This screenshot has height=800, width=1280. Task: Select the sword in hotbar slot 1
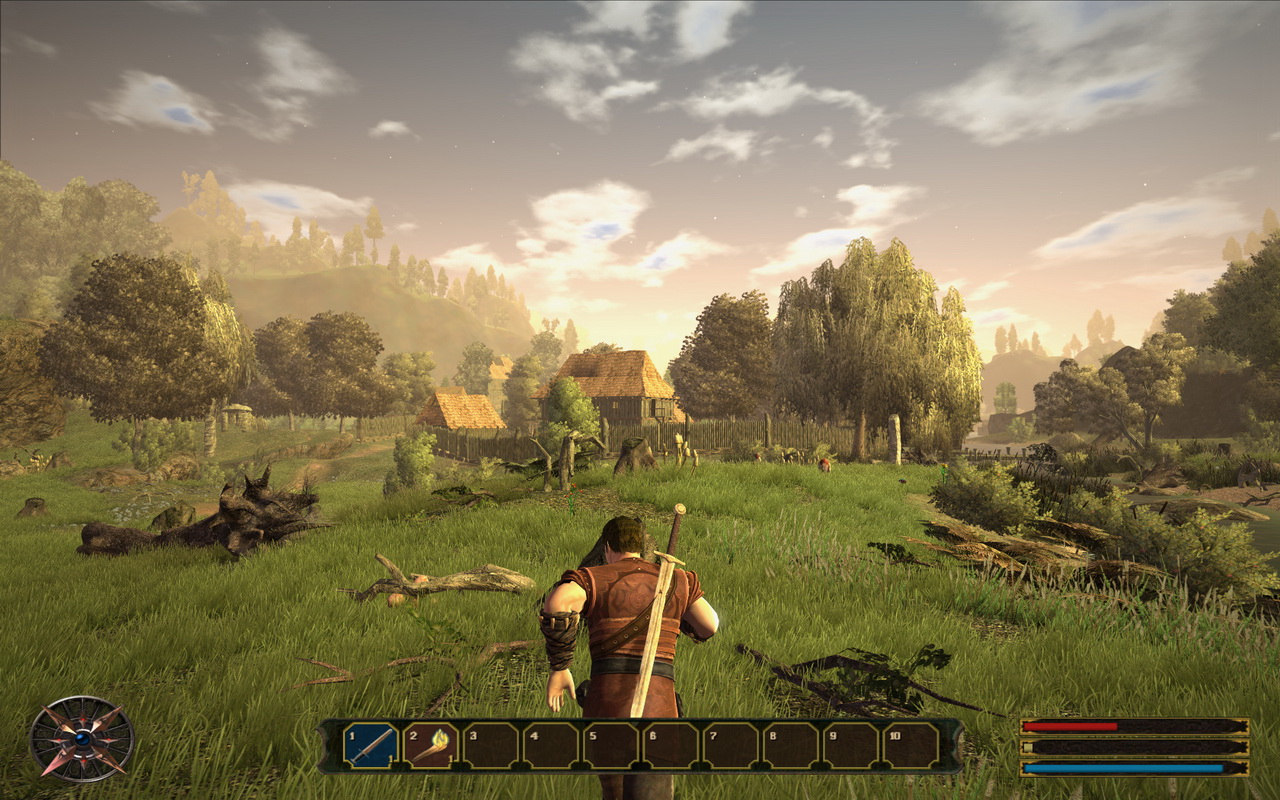(x=370, y=745)
